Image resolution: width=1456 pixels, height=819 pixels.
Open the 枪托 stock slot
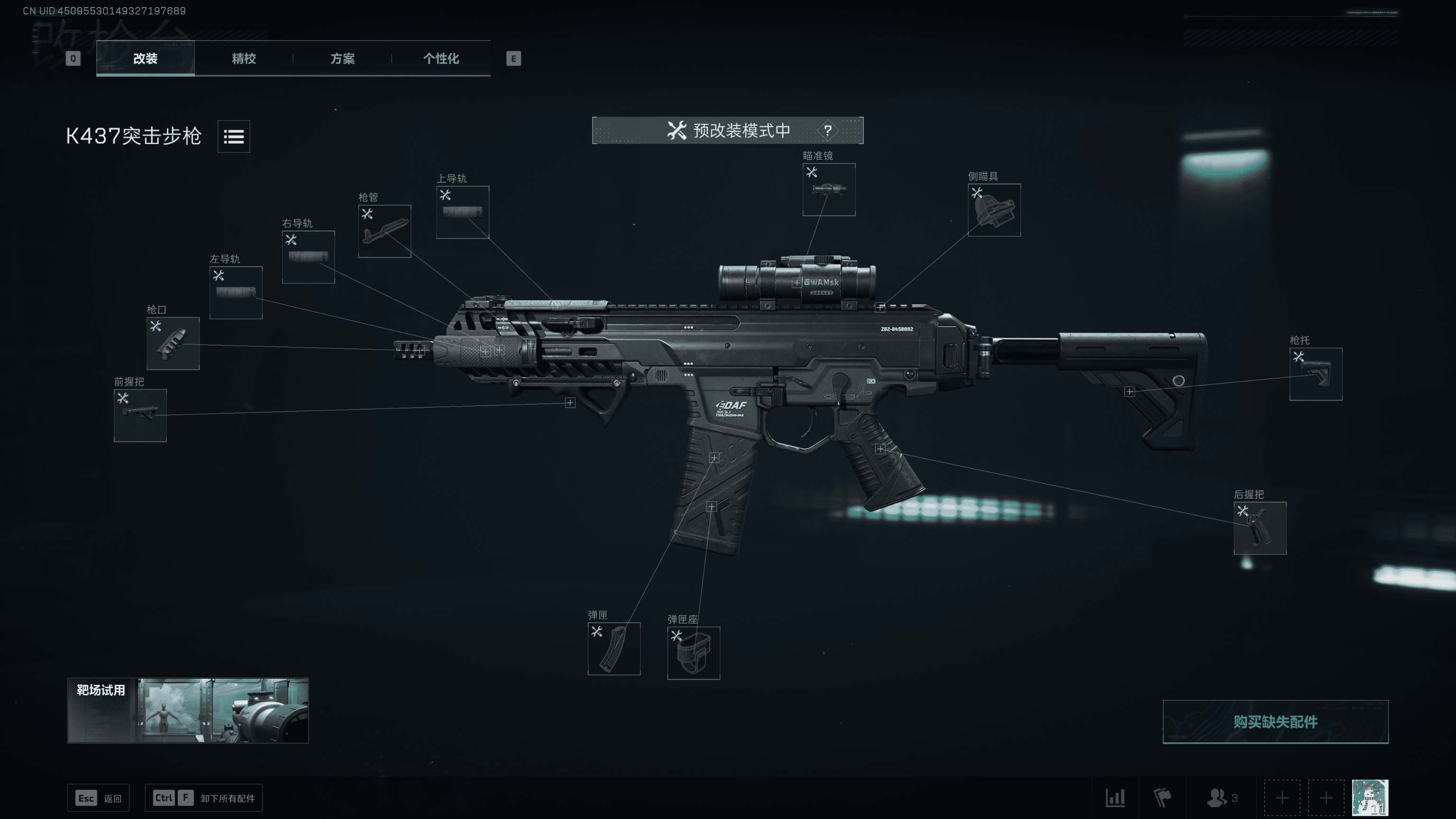pyautogui.click(x=1315, y=374)
